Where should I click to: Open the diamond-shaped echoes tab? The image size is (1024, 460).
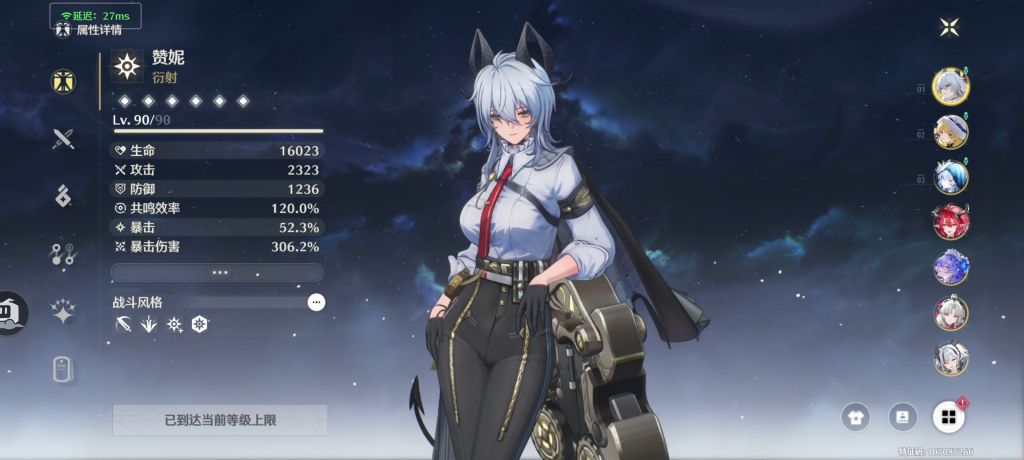(x=64, y=196)
